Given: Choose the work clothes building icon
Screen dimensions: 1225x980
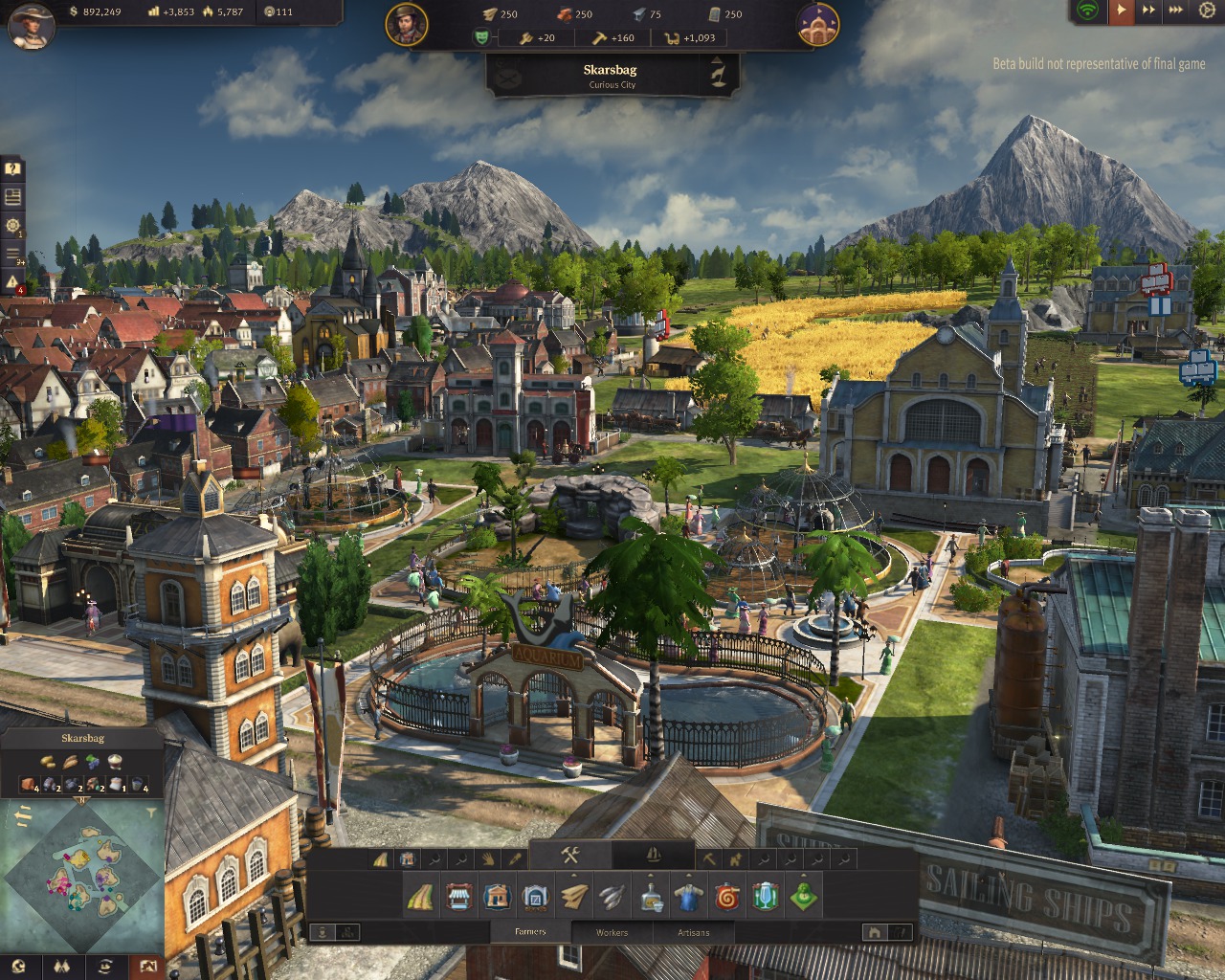Looking at the screenshot, I should click(686, 898).
